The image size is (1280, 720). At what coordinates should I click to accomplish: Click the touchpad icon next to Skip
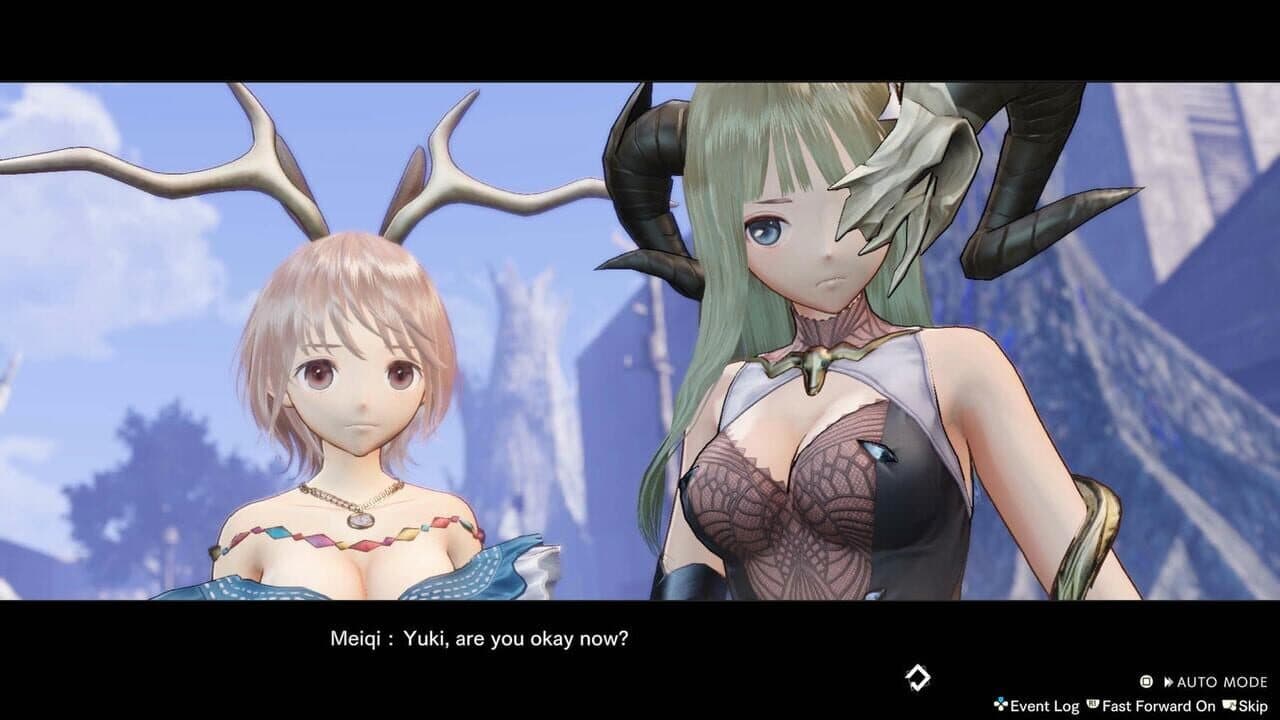tap(1228, 705)
